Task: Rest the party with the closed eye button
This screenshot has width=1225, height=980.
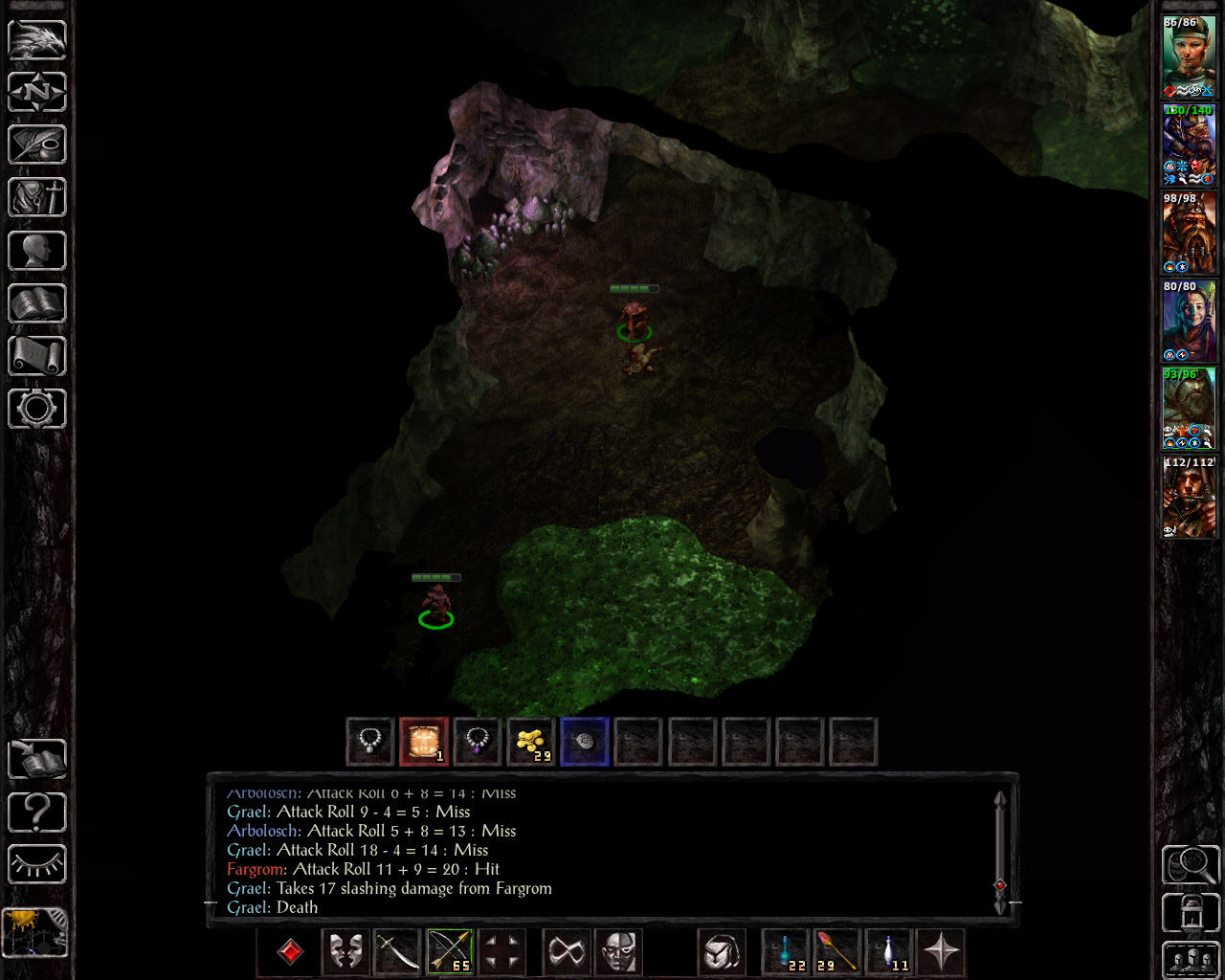Action: coord(37,865)
